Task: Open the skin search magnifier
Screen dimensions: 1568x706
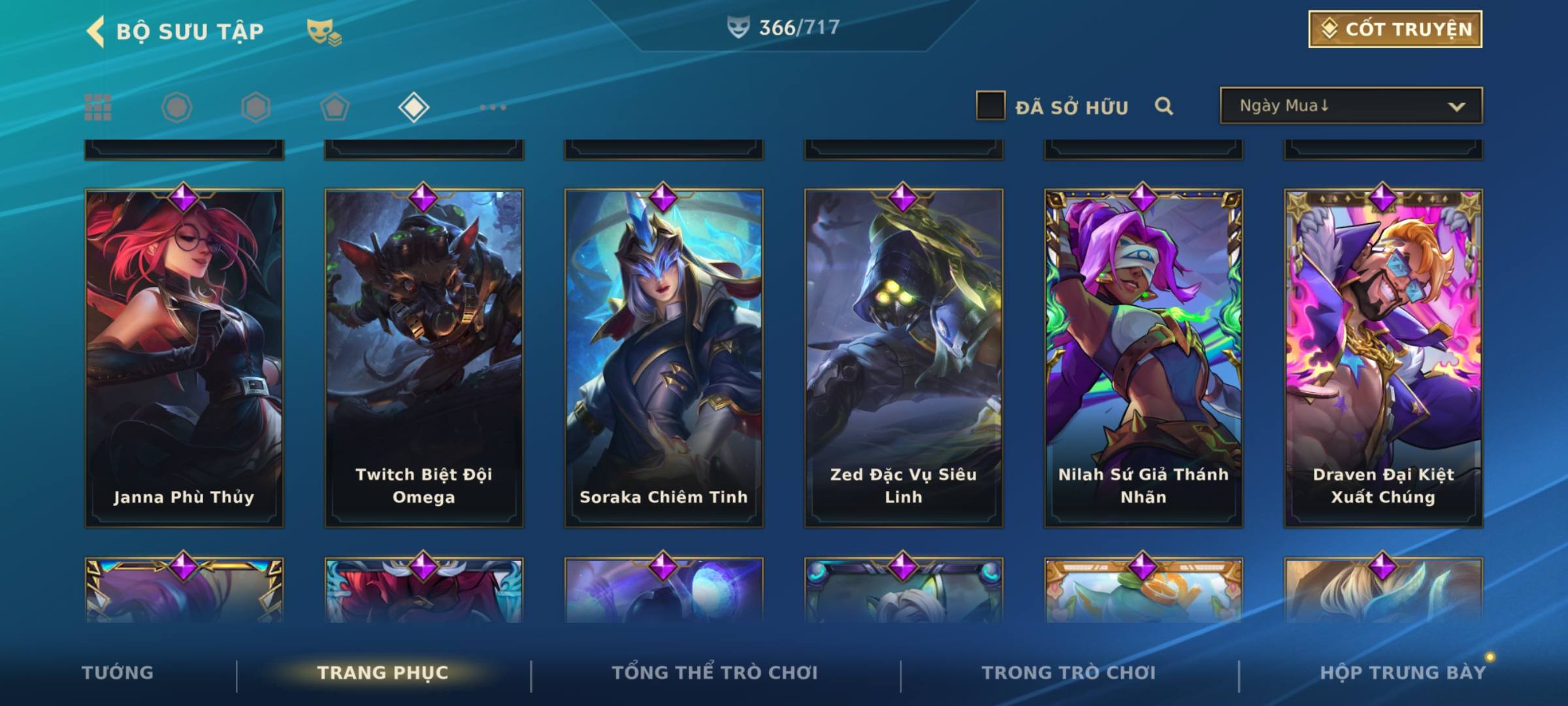Action: pos(1164,106)
